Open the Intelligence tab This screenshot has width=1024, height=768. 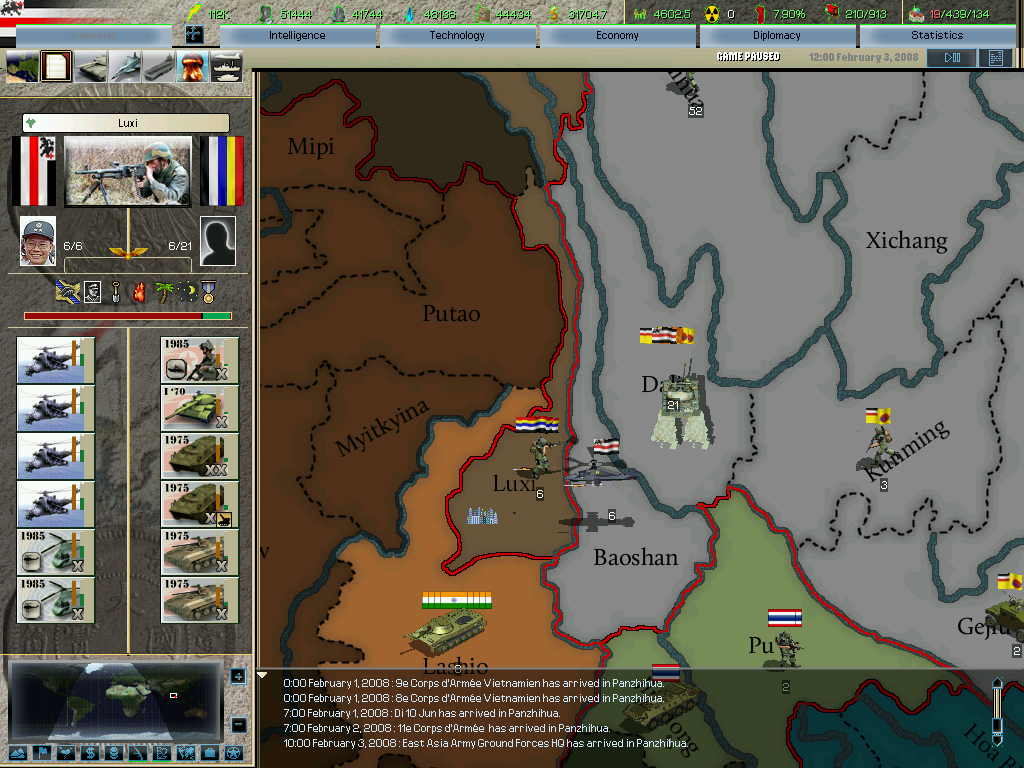pos(297,35)
